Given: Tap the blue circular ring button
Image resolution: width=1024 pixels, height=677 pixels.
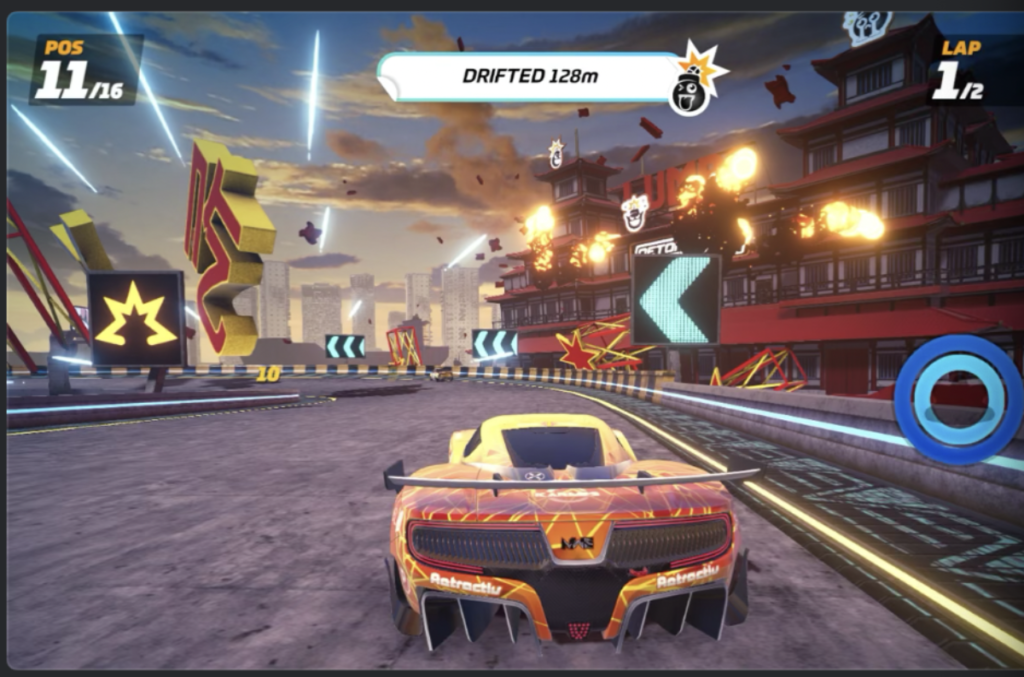Looking at the screenshot, I should click(957, 400).
